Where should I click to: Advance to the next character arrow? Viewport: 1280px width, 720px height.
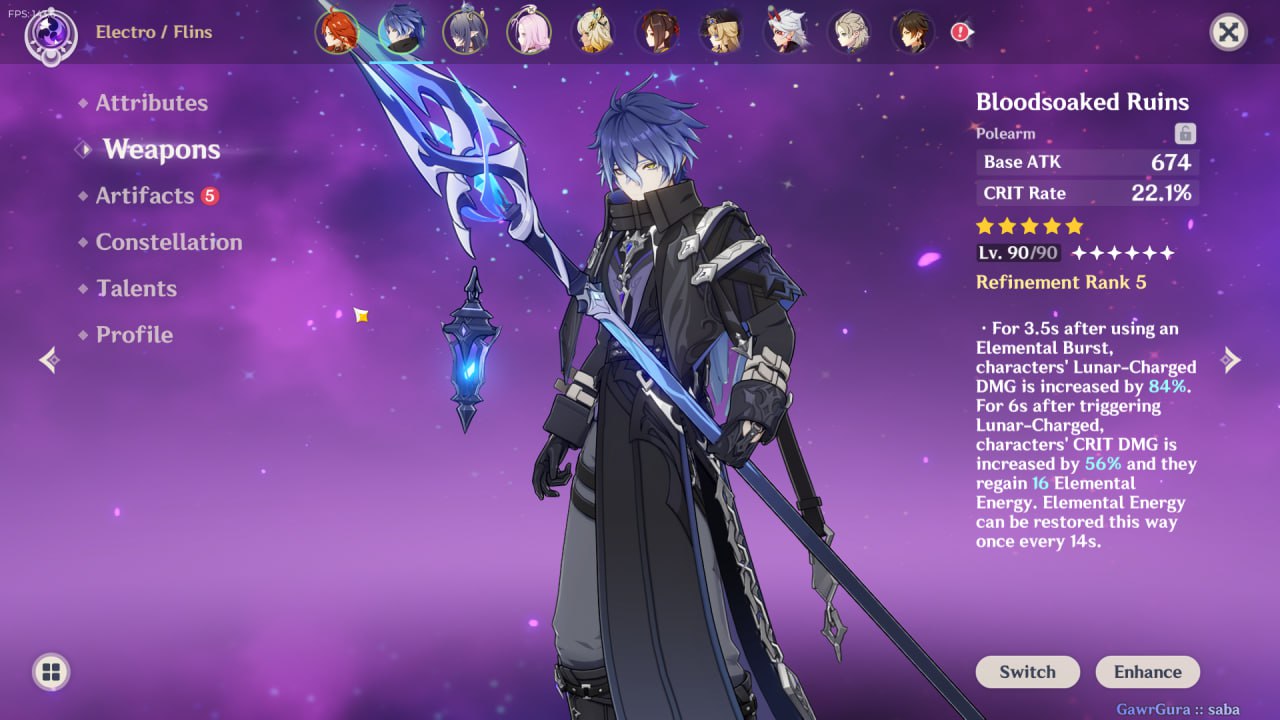coord(1231,360)
